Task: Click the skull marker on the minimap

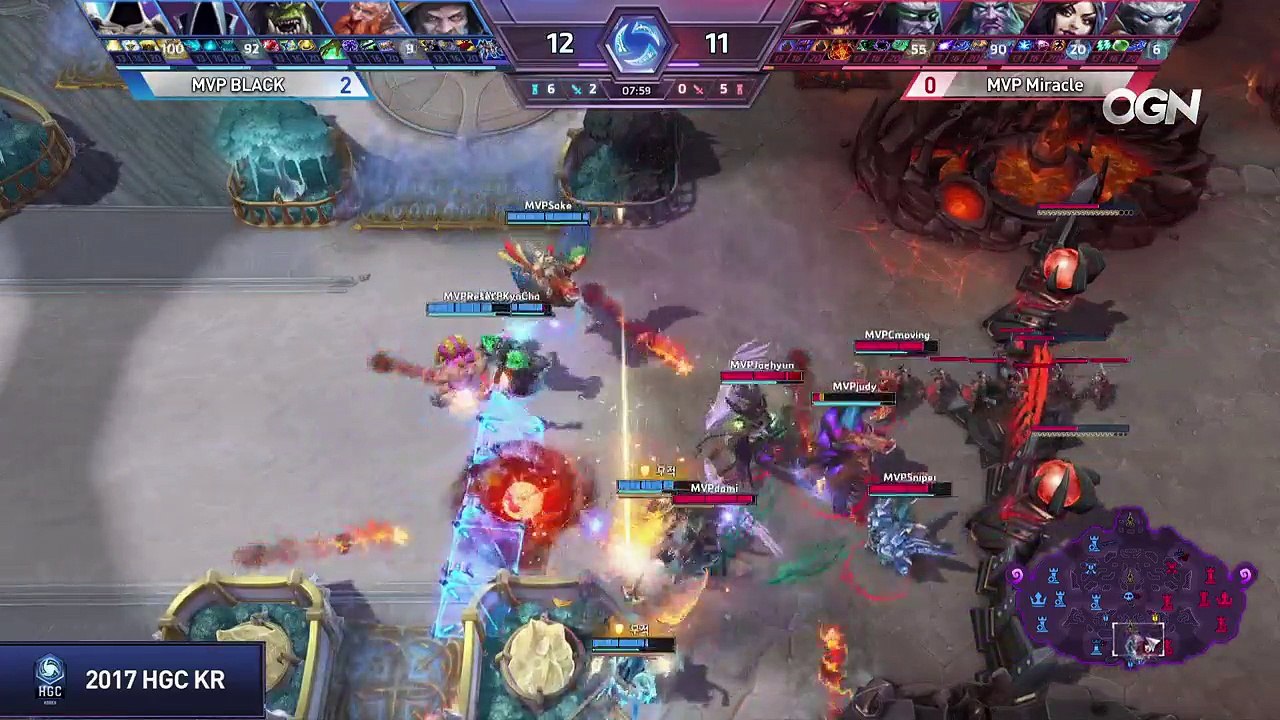Action: 1129,597
